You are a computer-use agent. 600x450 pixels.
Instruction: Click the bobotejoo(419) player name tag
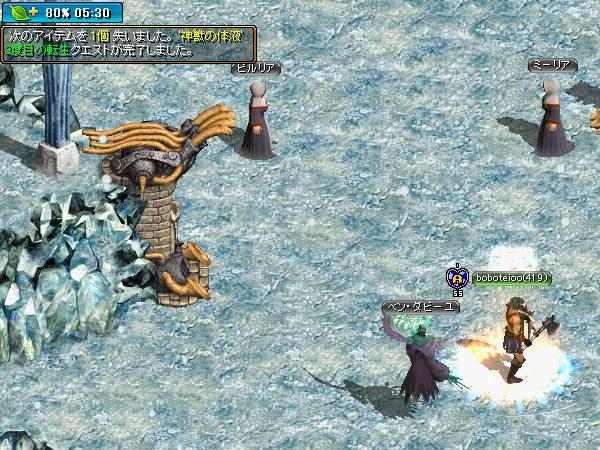(x=513, y=279)
